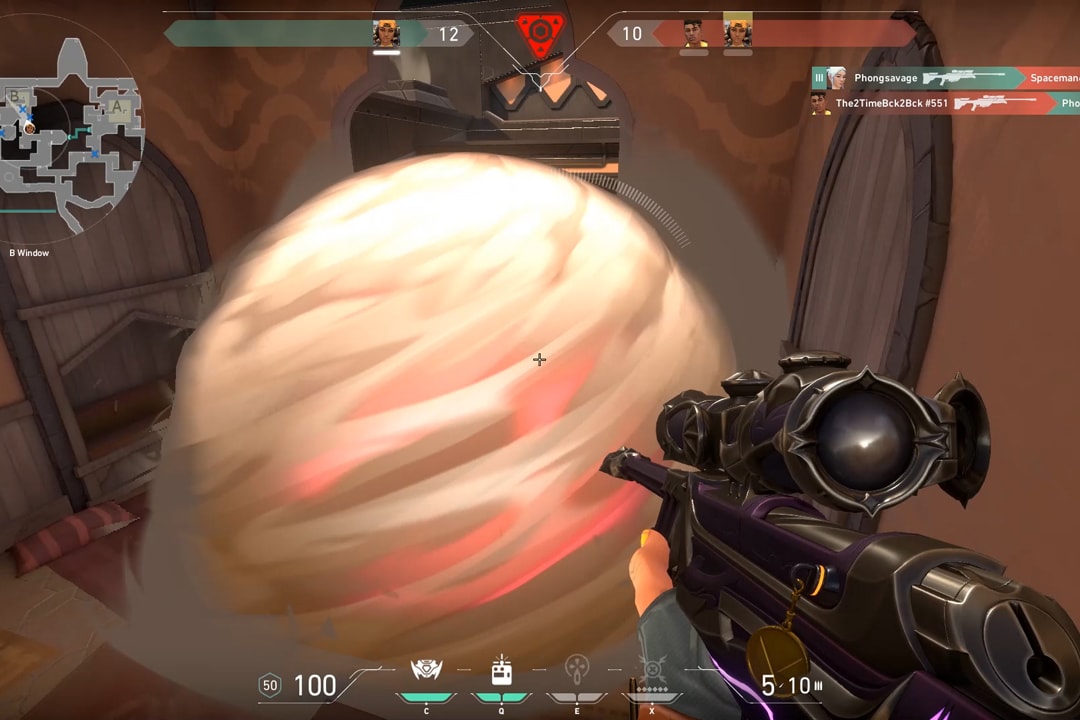Click the minimap in the corner
Screen dimensions: 1080x720
click(72, 135)
